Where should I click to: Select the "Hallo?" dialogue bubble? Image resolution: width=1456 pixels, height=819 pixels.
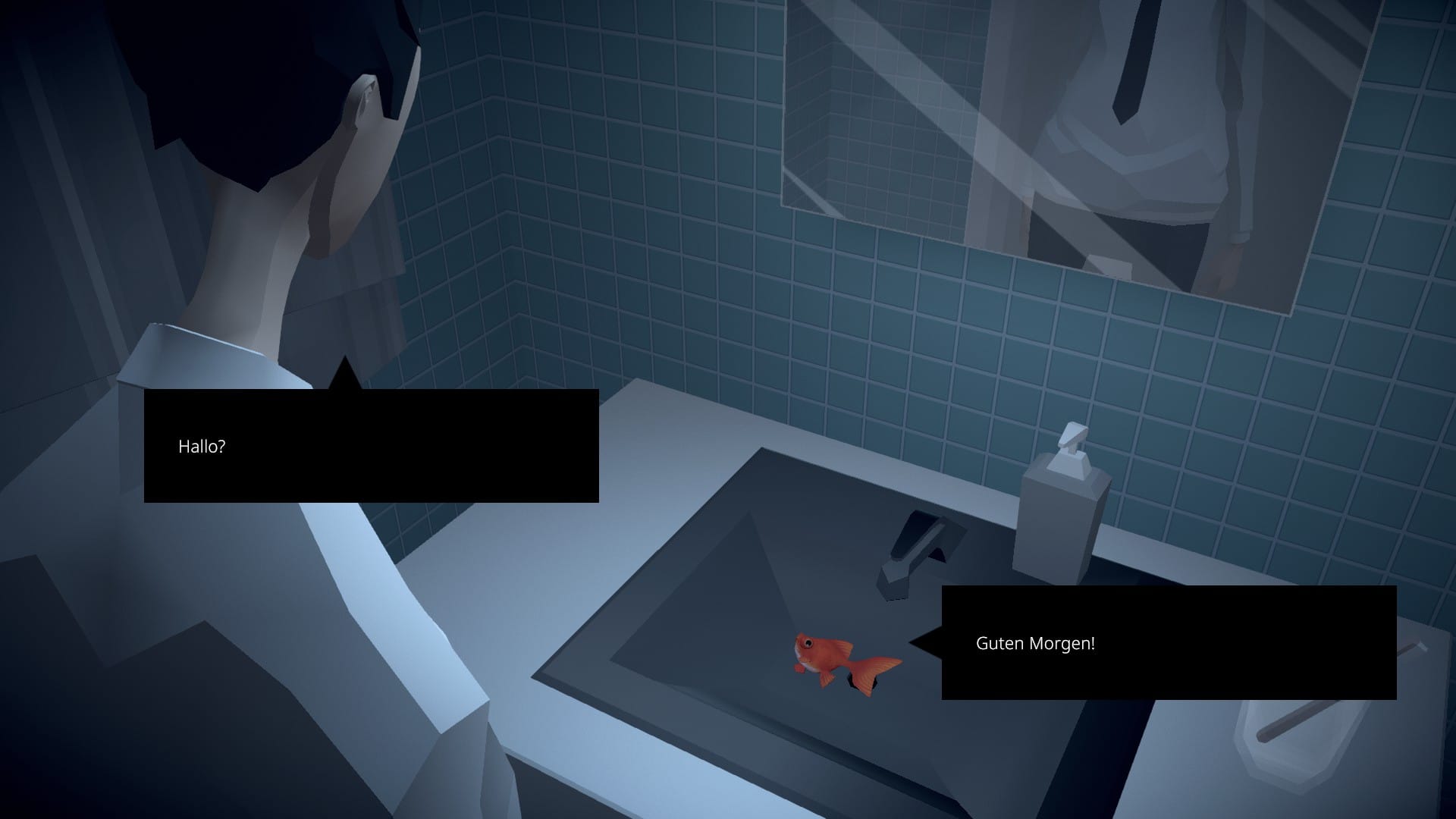[x=371, y=446]
